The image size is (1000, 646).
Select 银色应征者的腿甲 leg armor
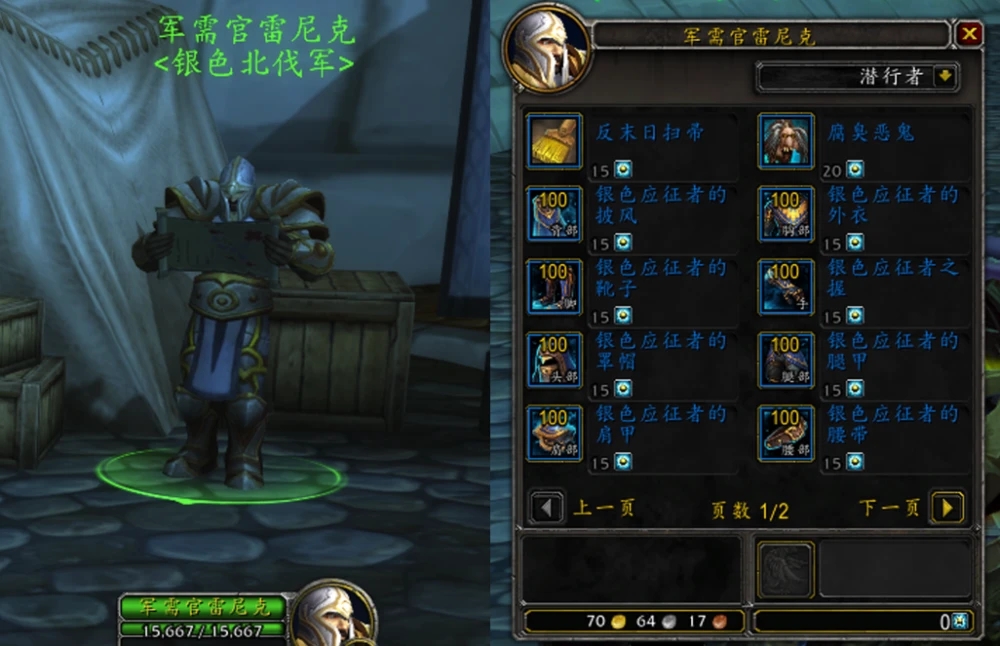click(x=786, y=360)
